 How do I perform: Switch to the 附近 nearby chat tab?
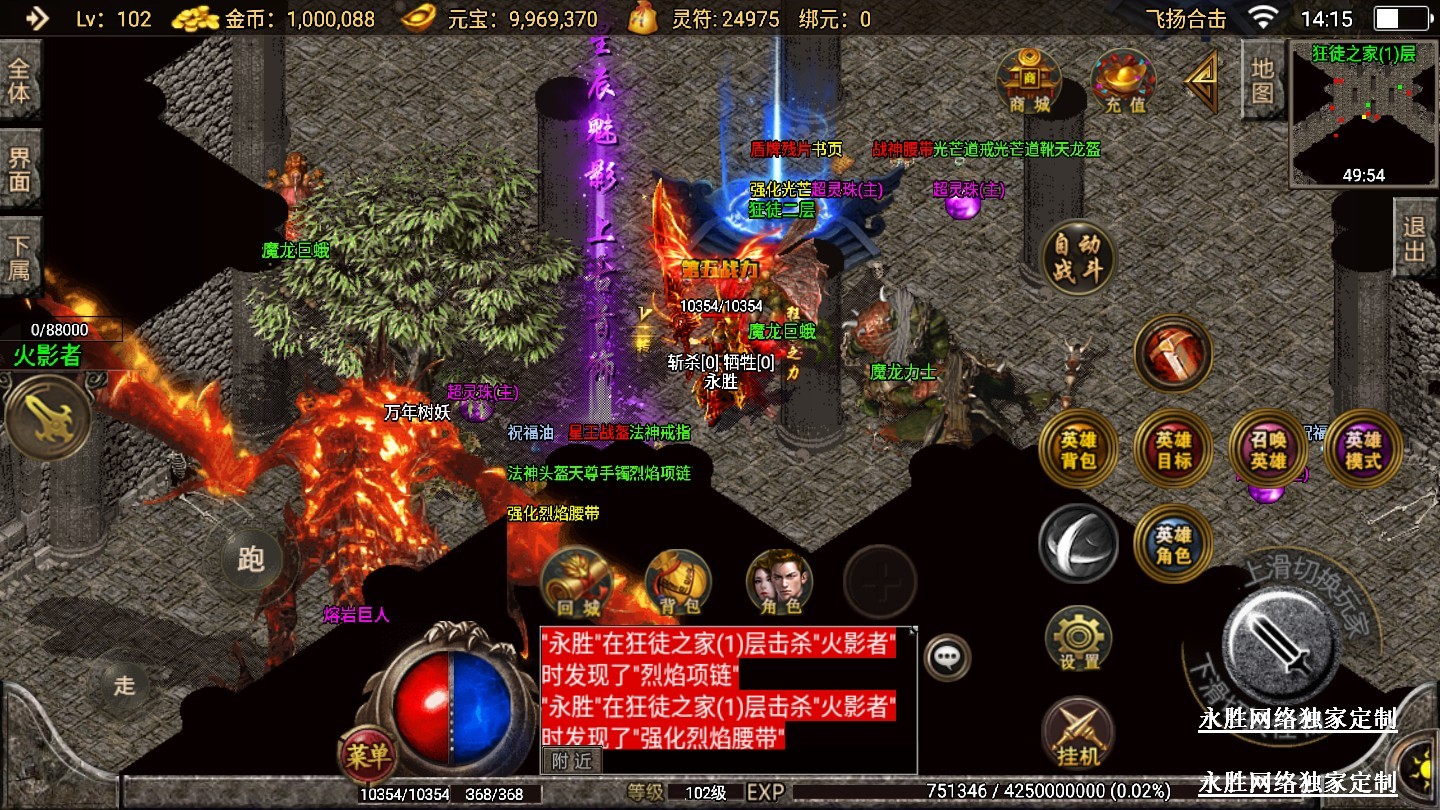[x=572, y=760]
